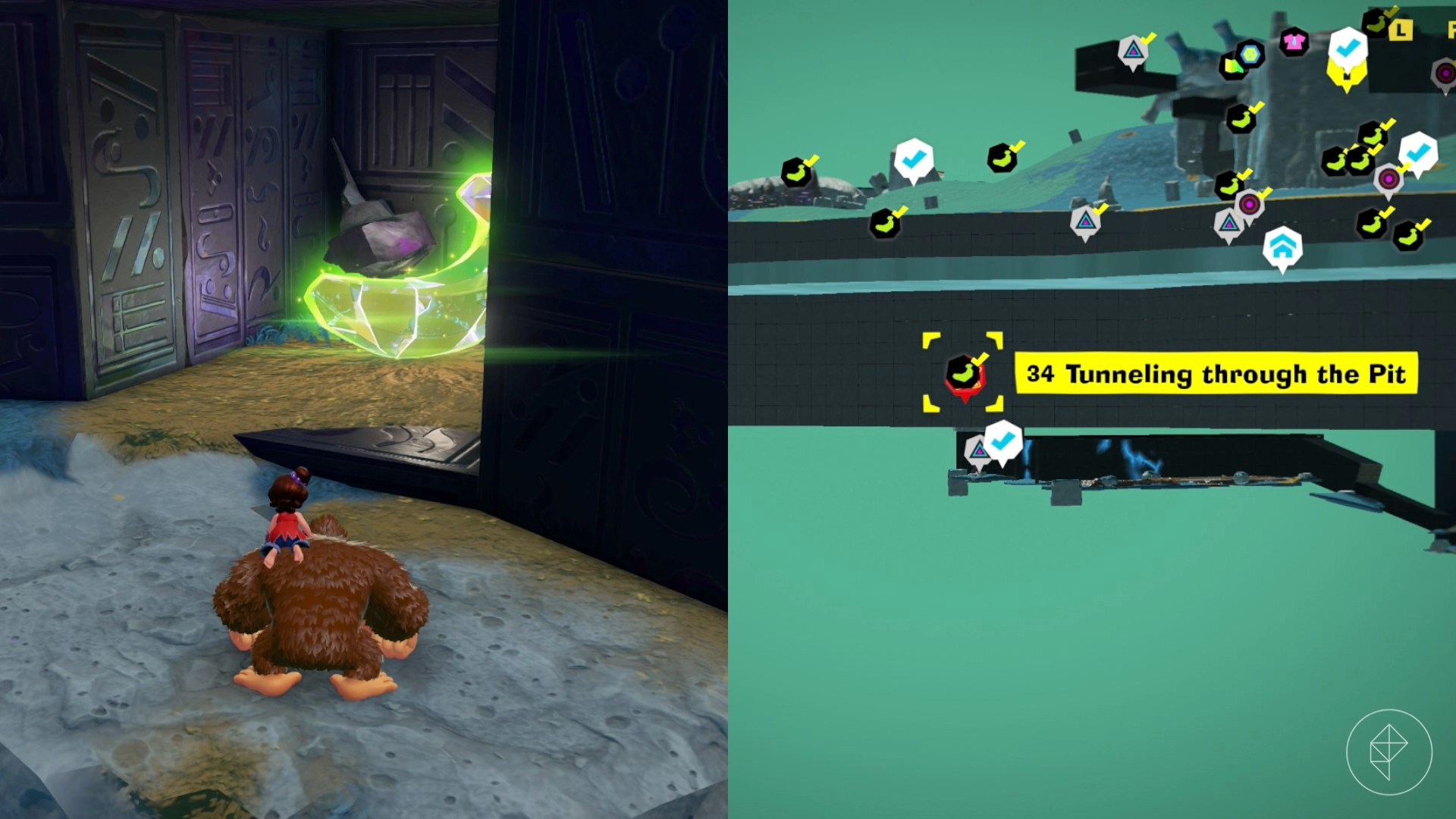The height and width of the screenshot is (819, 1456).
Task: Toggle the blue checkmark checkpoint pin near top center
Action: 913,158
